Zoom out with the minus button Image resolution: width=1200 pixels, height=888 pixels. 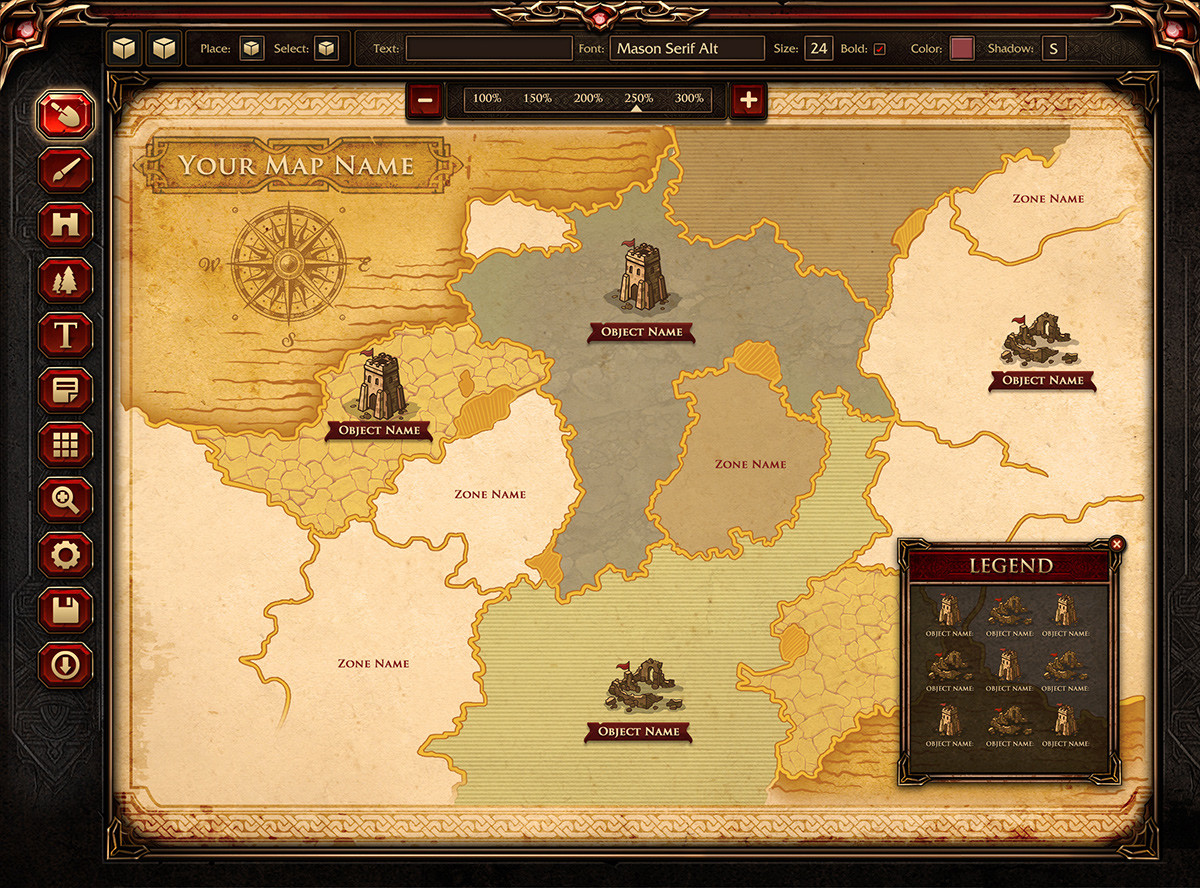coord(425,99)
